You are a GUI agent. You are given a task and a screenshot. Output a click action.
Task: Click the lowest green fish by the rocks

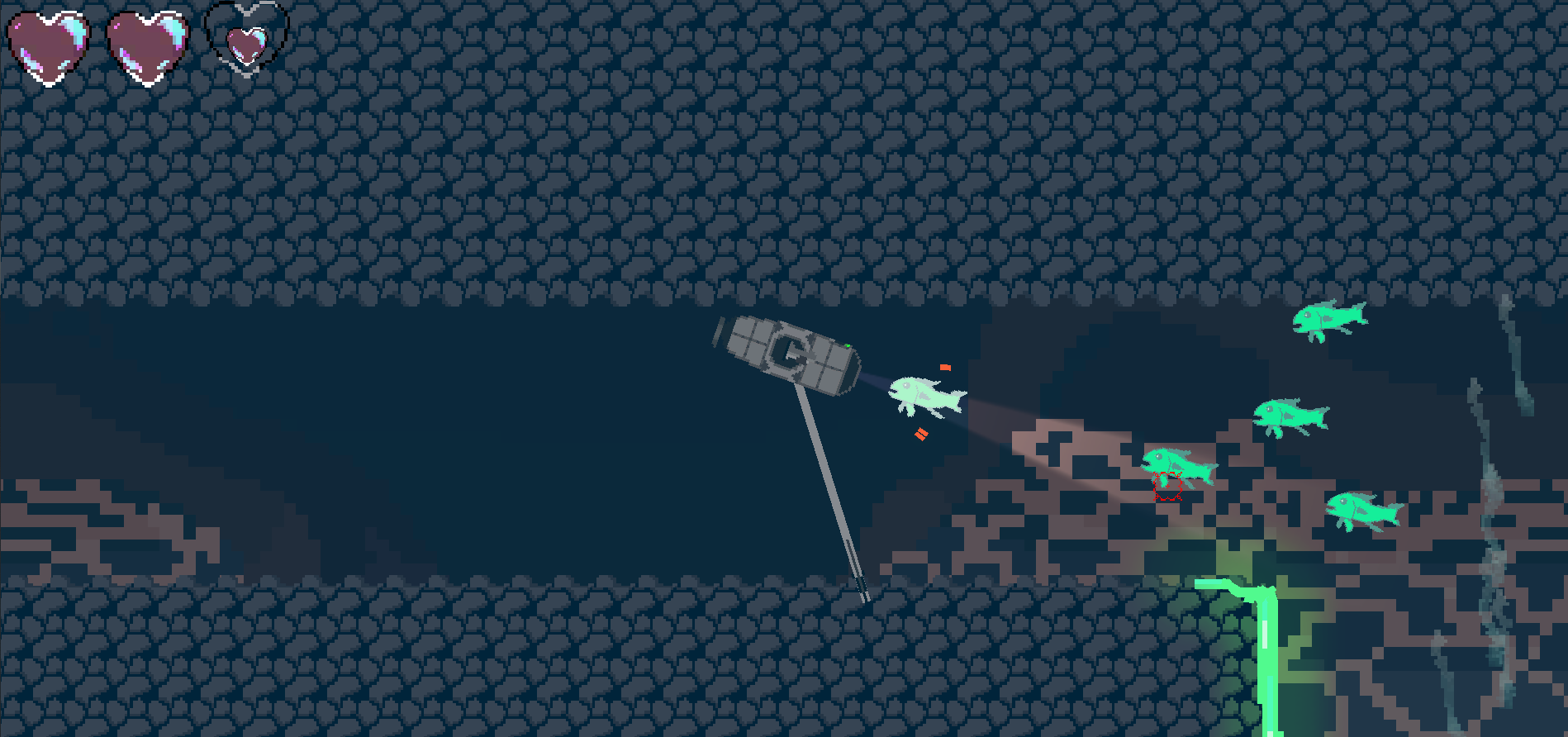[1361, 510]
